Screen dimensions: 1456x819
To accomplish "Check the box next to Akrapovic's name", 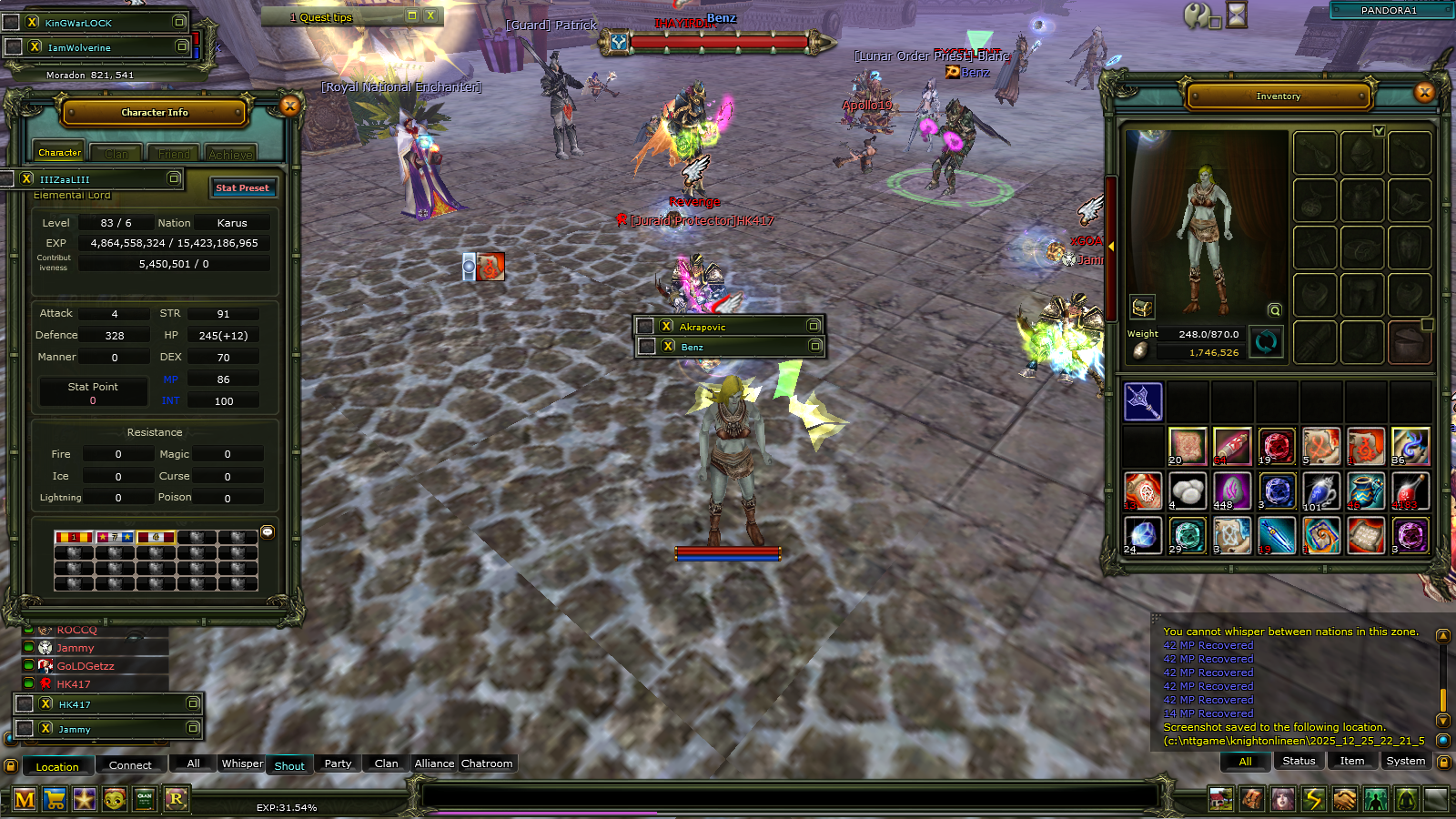I will pos(645,325).
